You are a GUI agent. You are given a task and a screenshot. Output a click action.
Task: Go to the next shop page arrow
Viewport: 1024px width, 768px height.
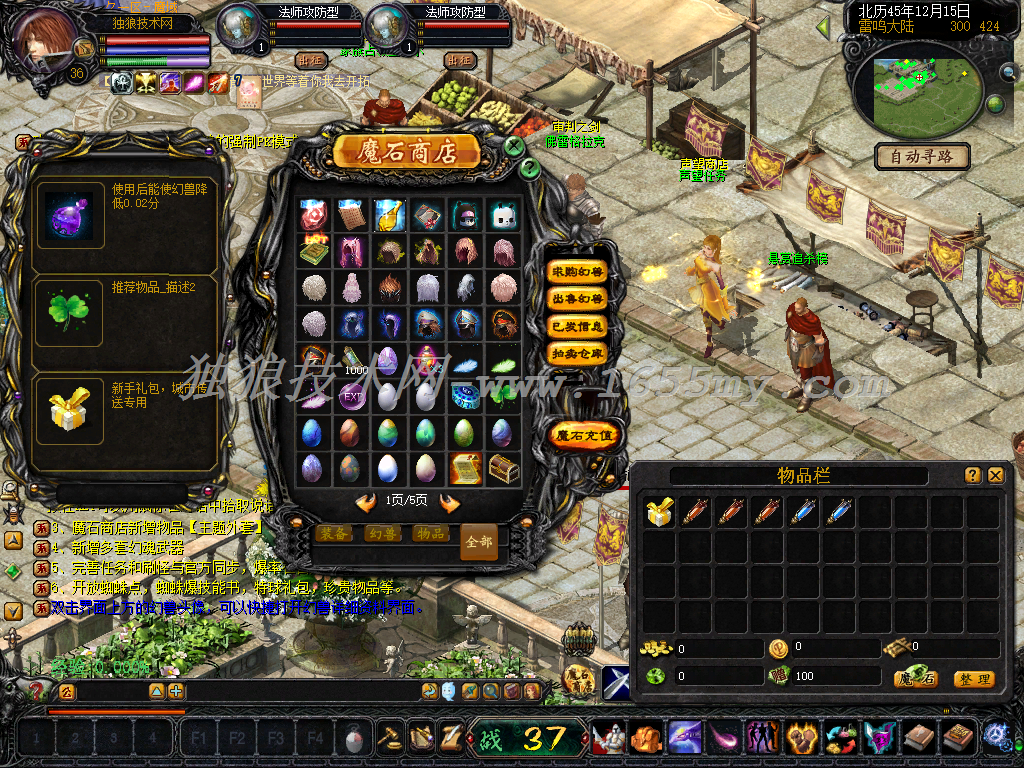[x=450, y=502]
